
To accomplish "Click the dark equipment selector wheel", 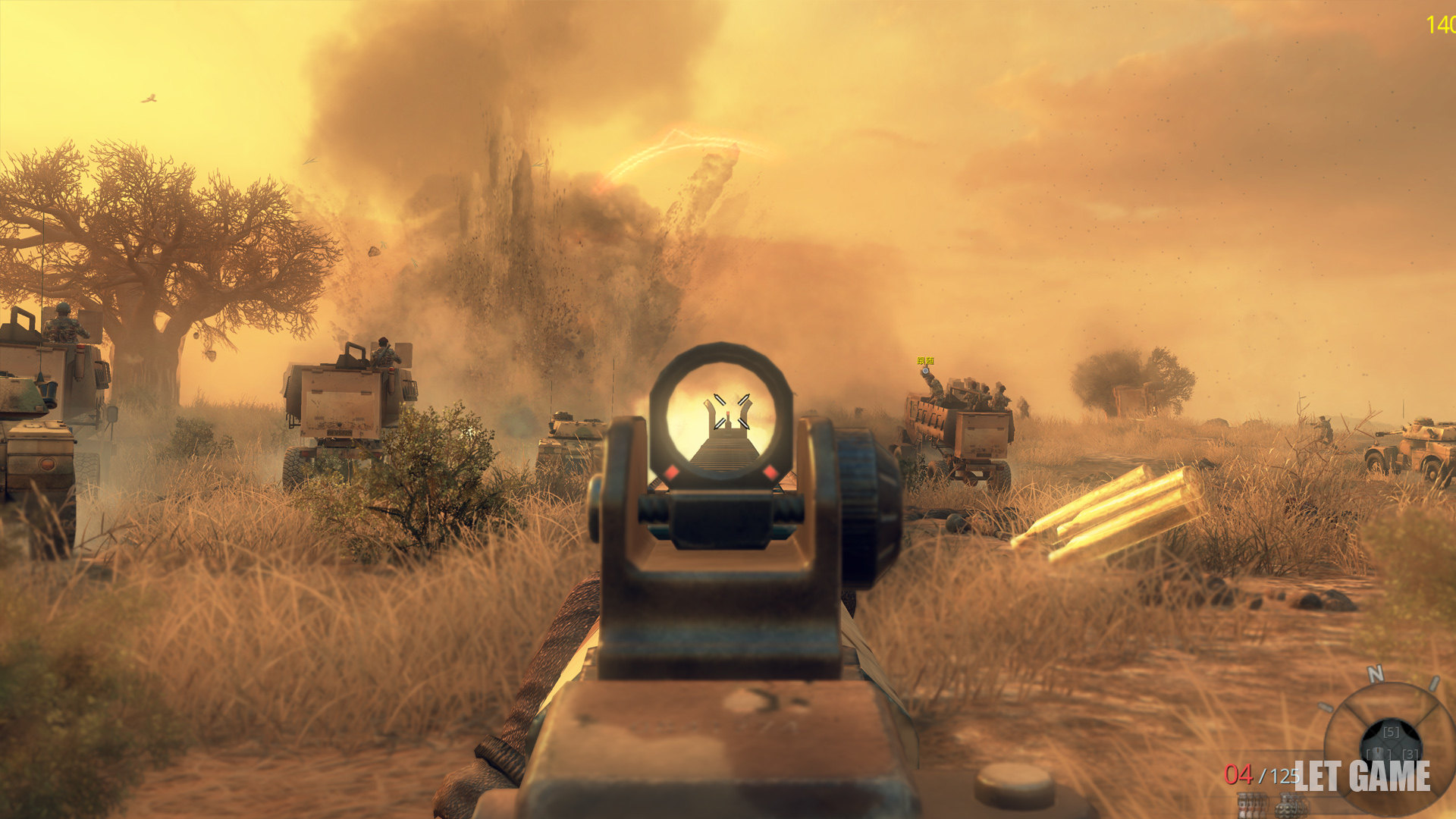I will point(1391,742).
